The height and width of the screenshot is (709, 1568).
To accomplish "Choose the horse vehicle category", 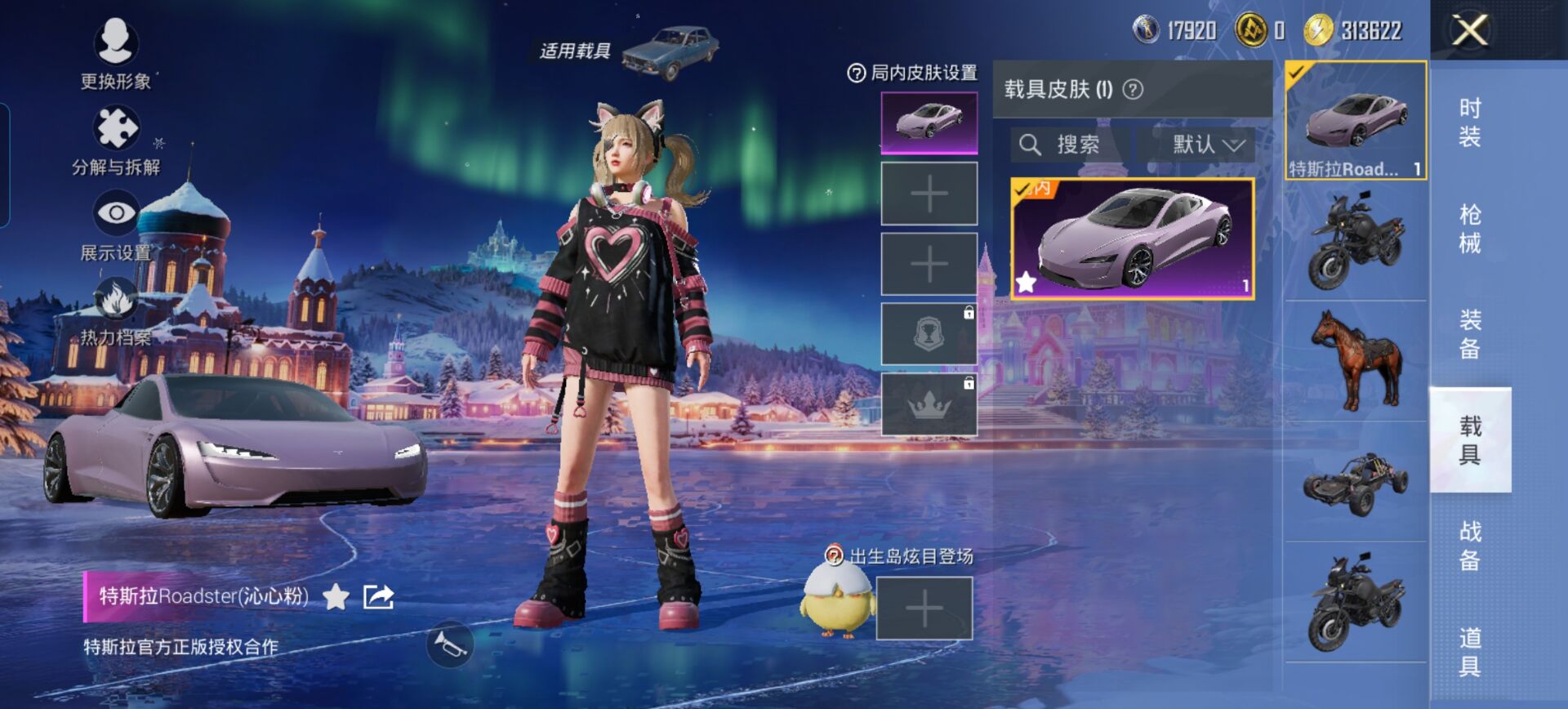I will (1356, 360).
